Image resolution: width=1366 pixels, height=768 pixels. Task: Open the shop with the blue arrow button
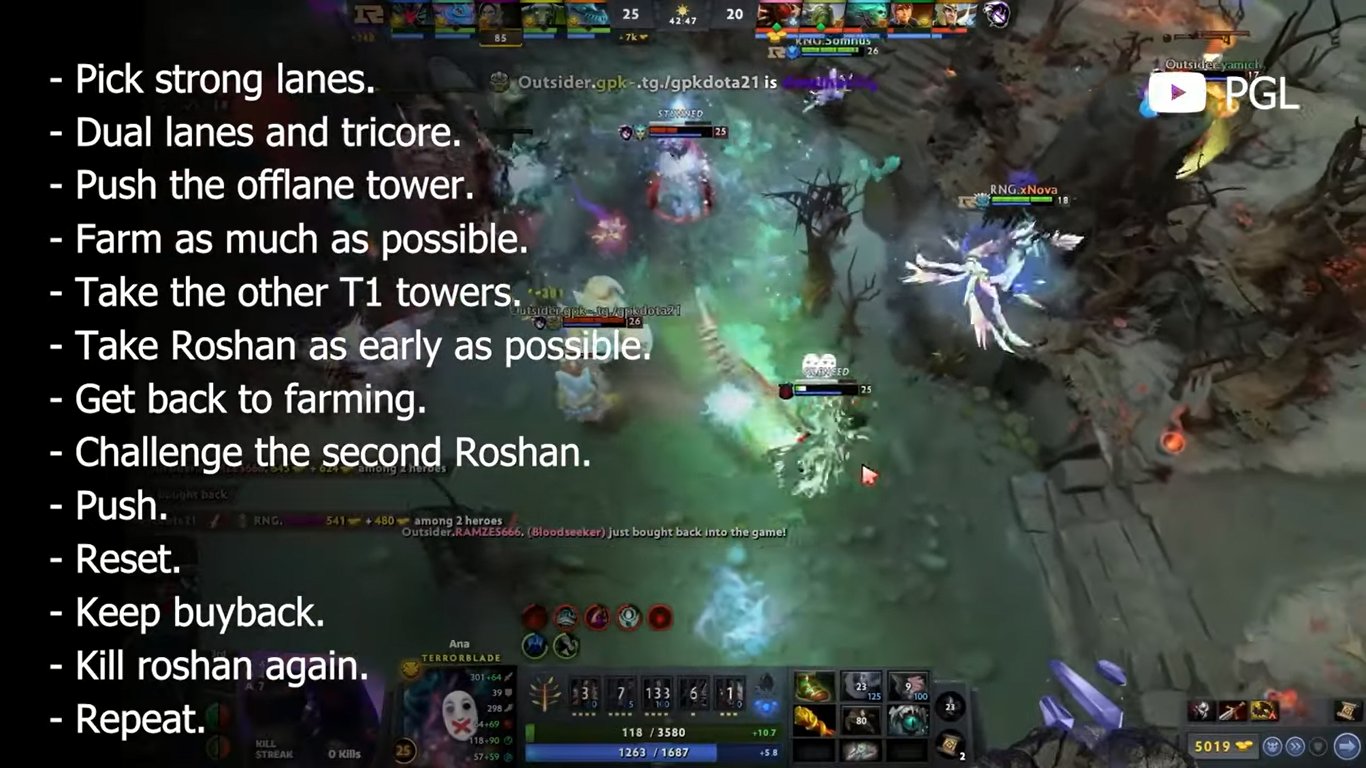coord(1347,743)
